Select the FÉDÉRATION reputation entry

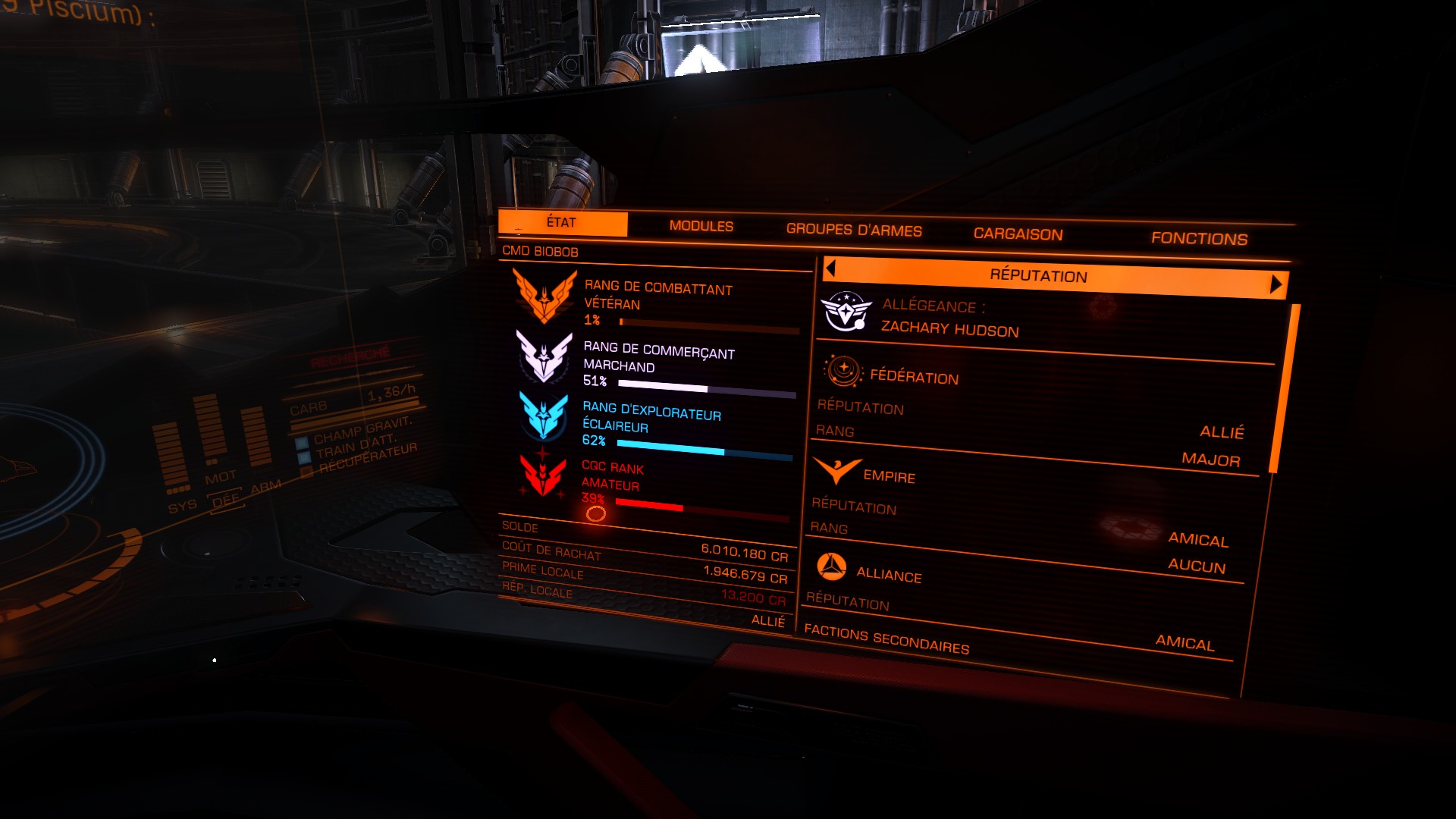tap(914, 377)
